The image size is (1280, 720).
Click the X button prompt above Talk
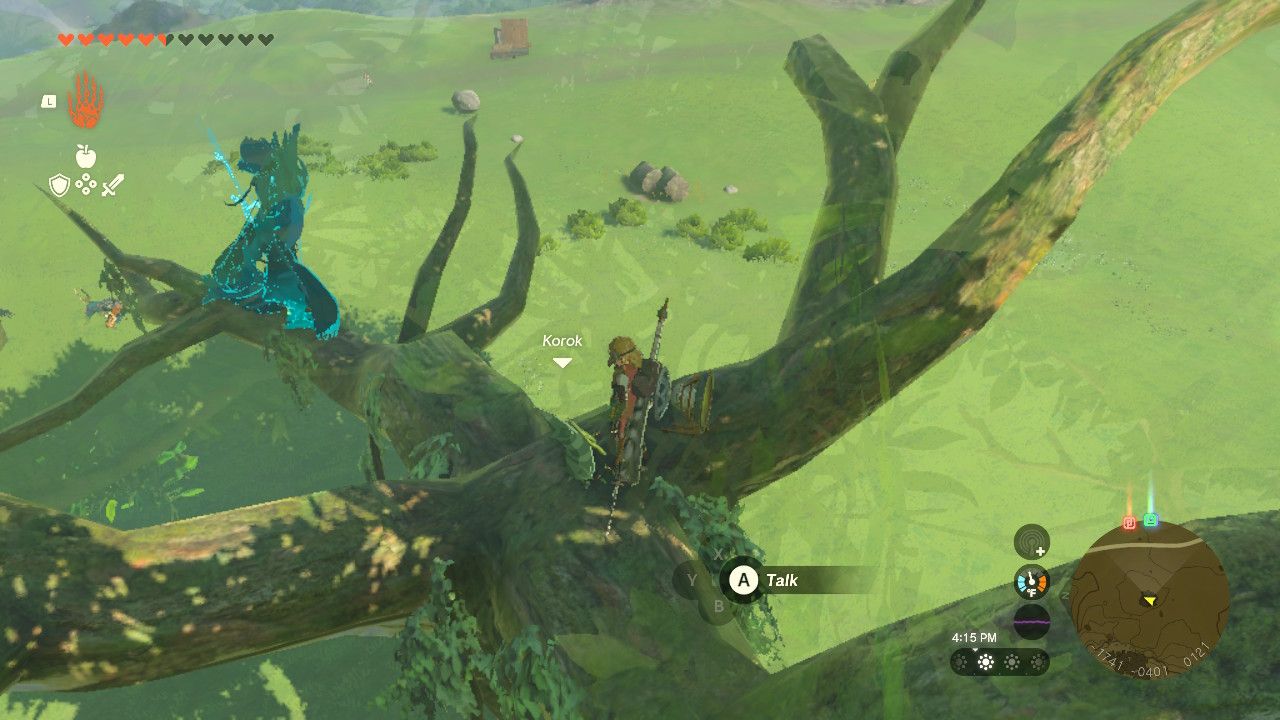point(718,554)
